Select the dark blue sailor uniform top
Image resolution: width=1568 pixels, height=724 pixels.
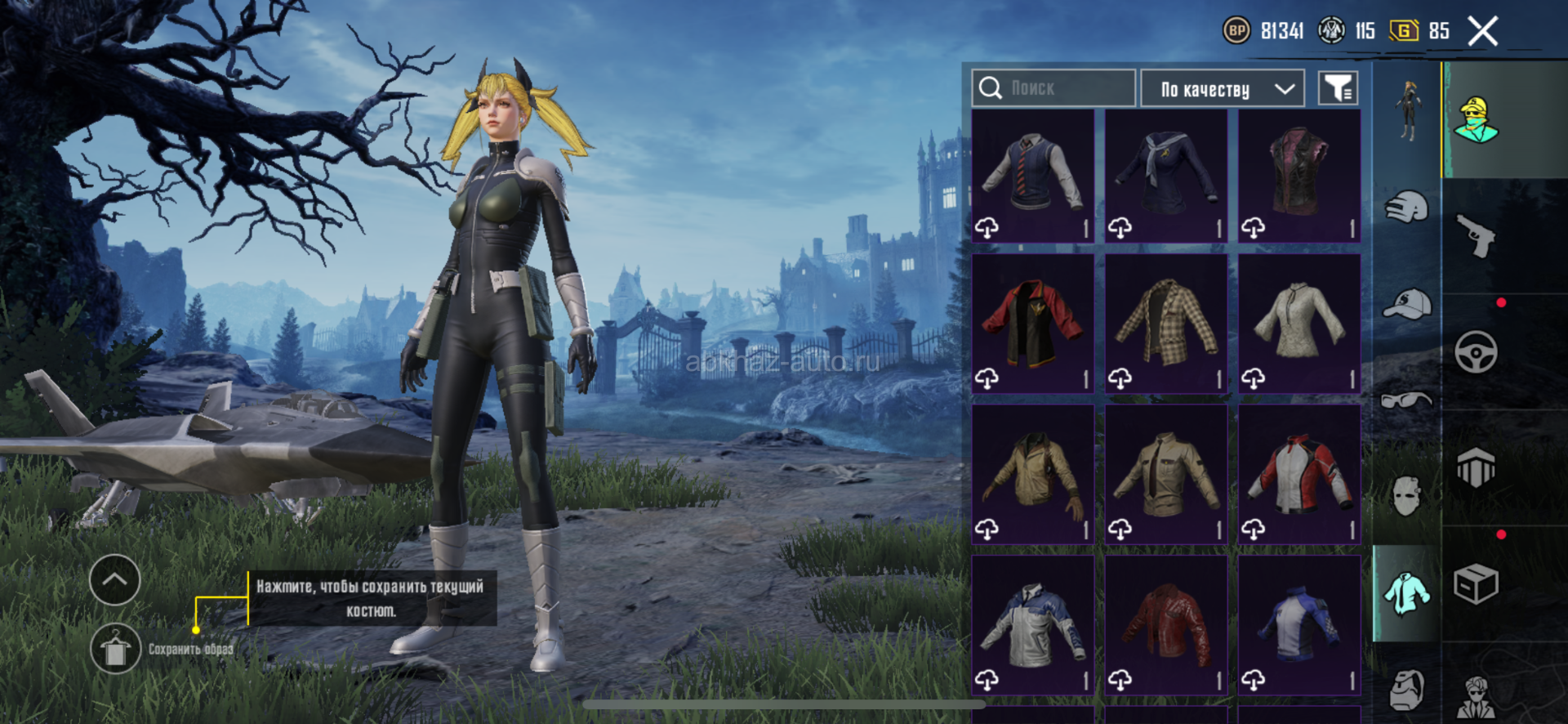click(x=1166, y=176)
